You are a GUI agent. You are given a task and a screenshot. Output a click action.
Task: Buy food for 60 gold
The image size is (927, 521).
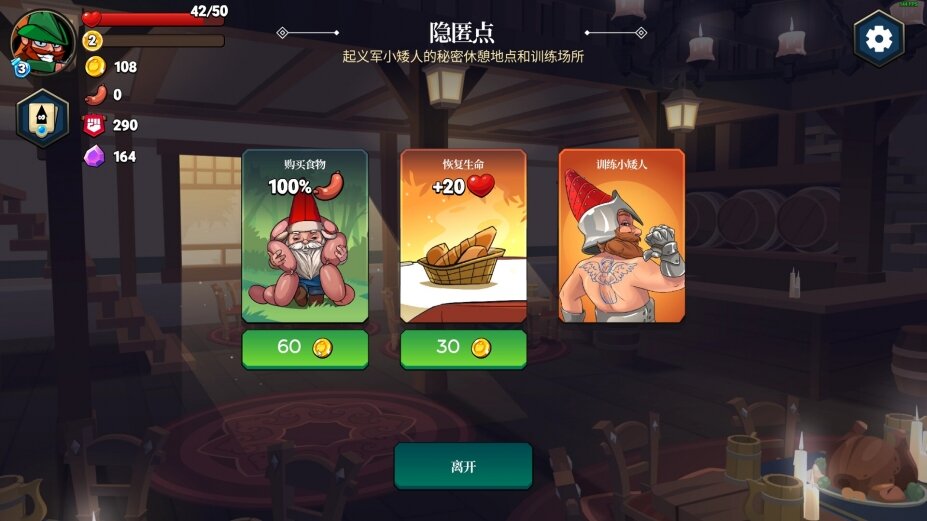coord(305,348)
